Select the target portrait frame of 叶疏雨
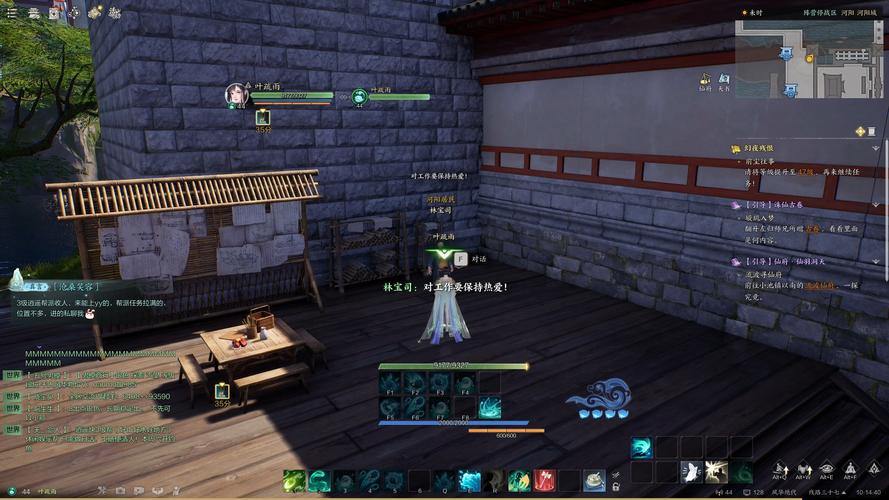This screenshot has height=500, width=889. pyautogui.click(x=357, y=96)
